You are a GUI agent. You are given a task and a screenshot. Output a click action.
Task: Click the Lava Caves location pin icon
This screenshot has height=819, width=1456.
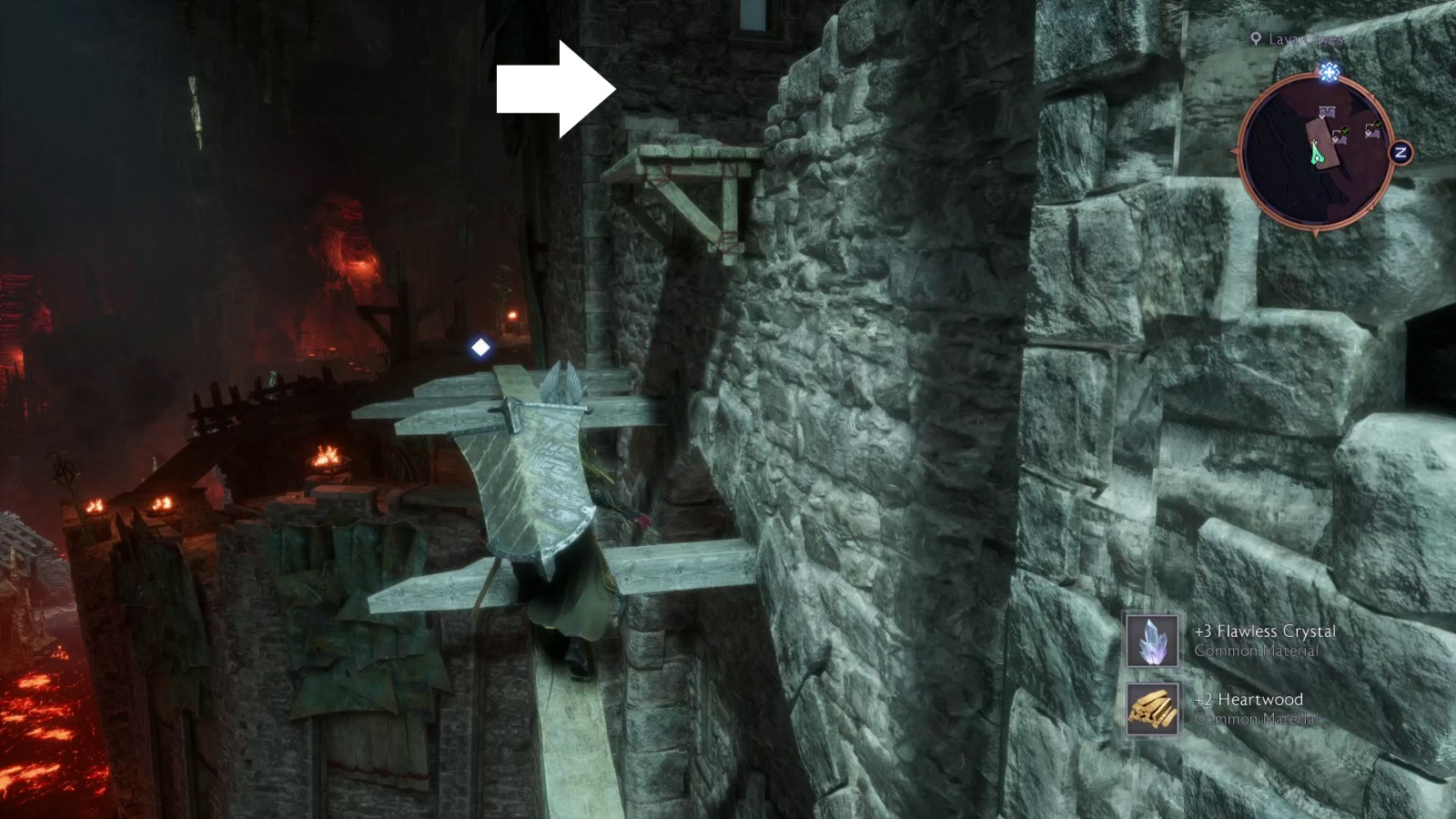1257,39
